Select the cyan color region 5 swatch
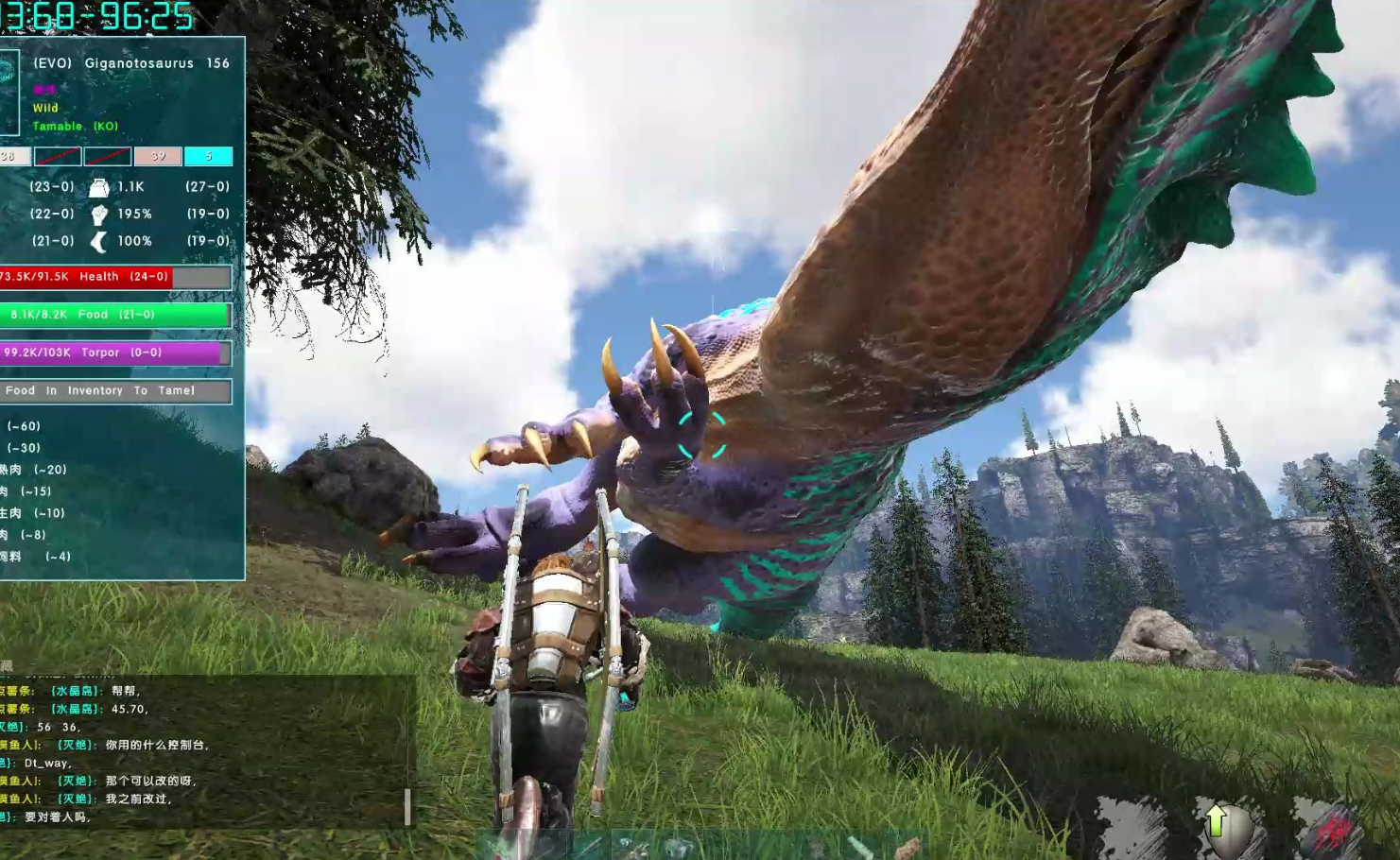This screenshot has width=1400, height=860. (x=208, y=156)
